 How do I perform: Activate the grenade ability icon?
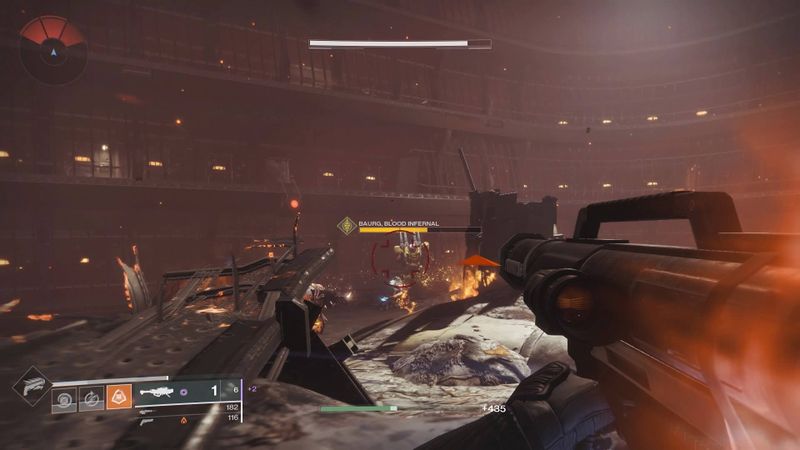click(x=65, y=397)
